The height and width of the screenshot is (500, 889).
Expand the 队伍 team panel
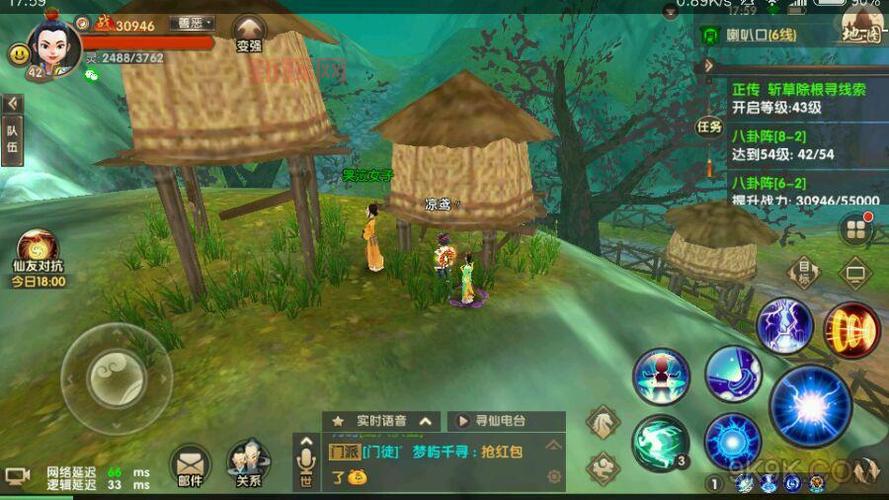13,132
